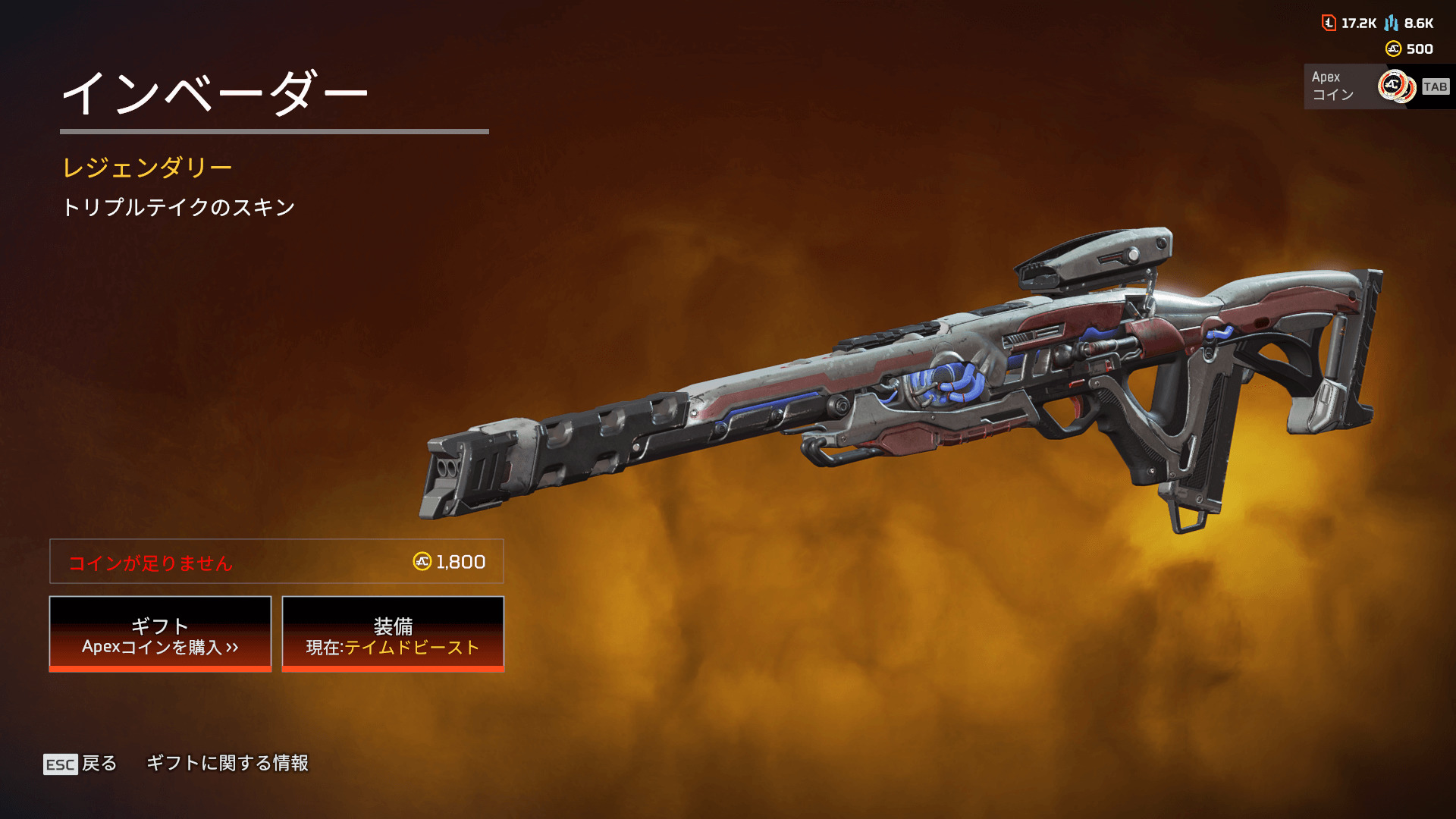
Task: Go back with the 戻る button
Action: pos(81,763)
